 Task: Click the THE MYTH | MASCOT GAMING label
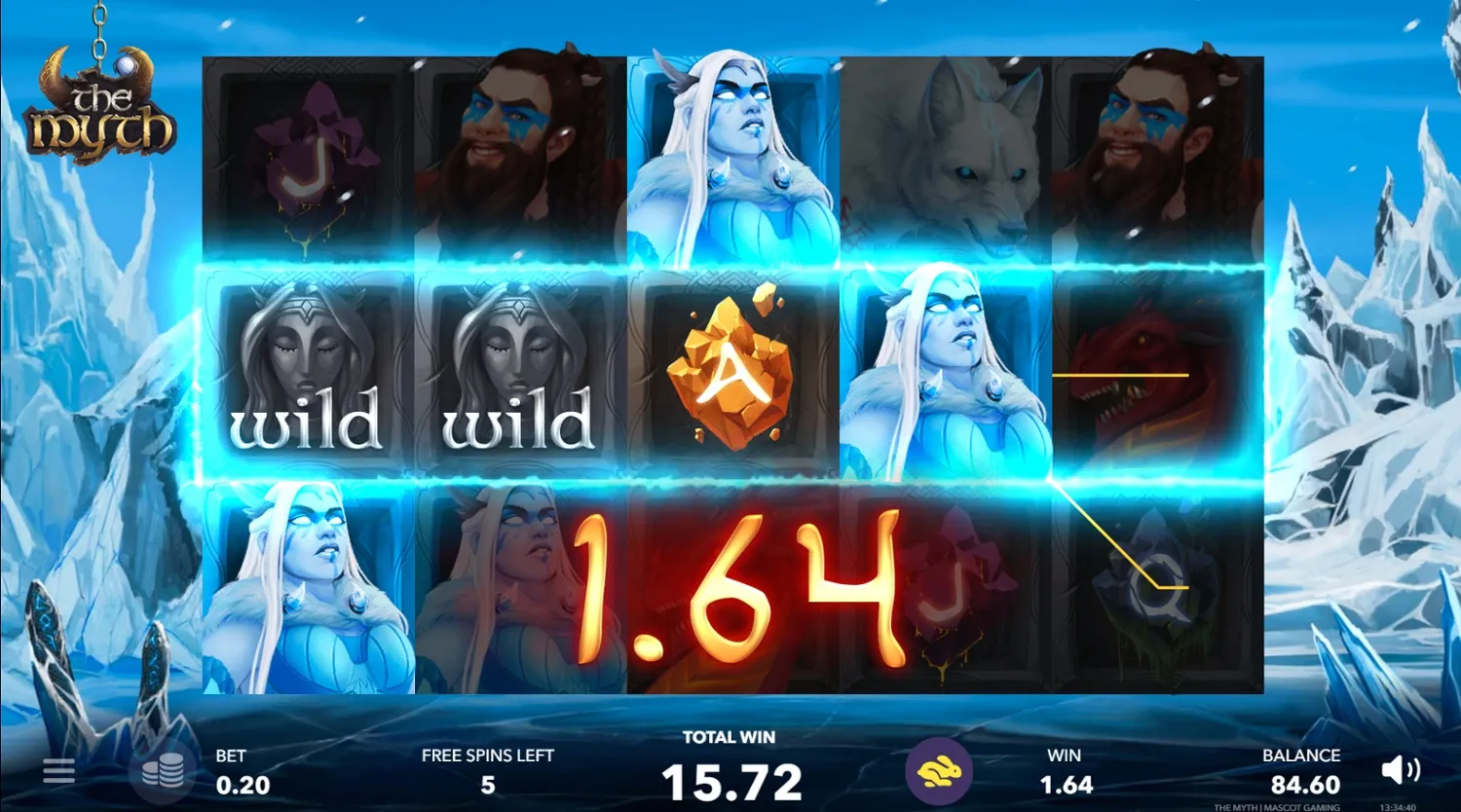coord(1278,806)
